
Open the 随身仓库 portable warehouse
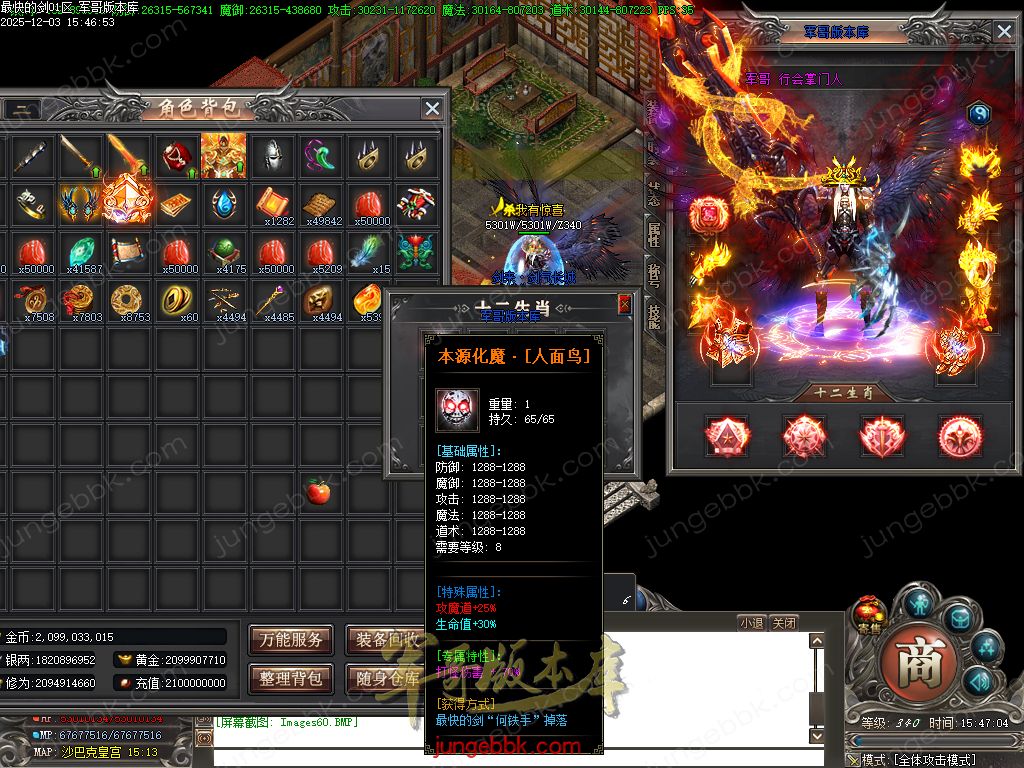tap(385, 678)
